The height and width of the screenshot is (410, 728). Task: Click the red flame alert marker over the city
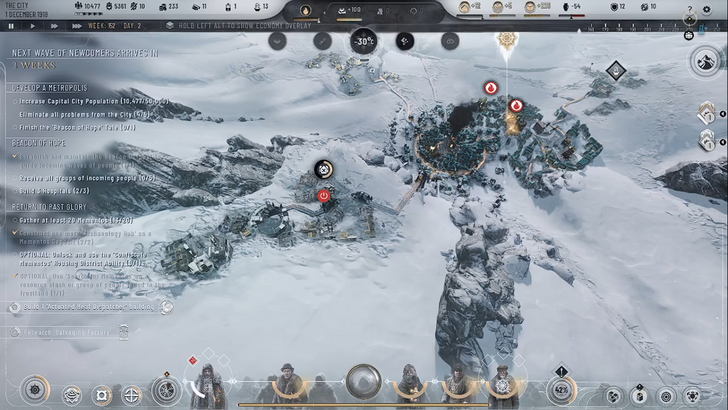(x=491, y=88)
